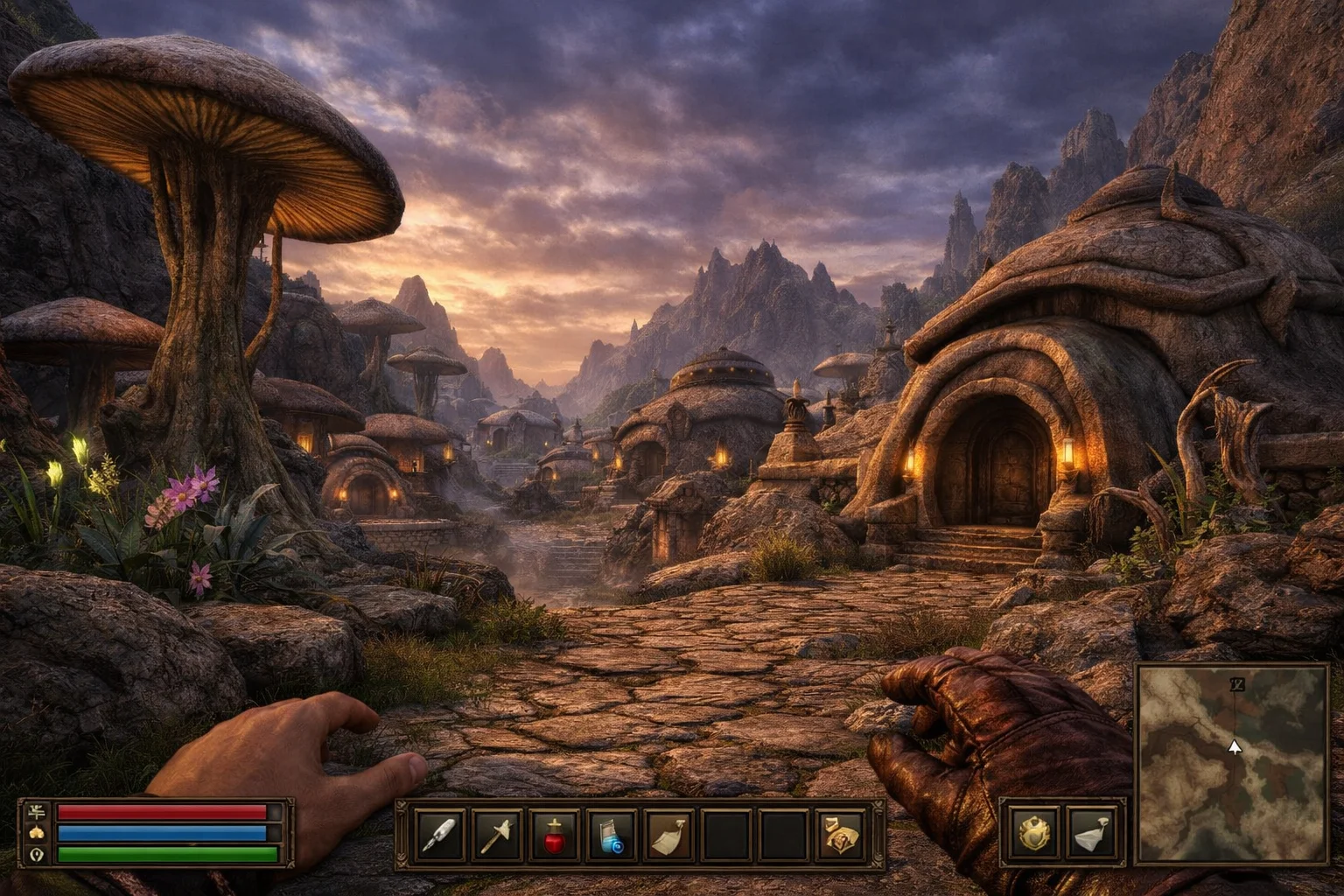Click the destination marker on the minimap
This screenshot has width=1344, height=896.
1236,684
